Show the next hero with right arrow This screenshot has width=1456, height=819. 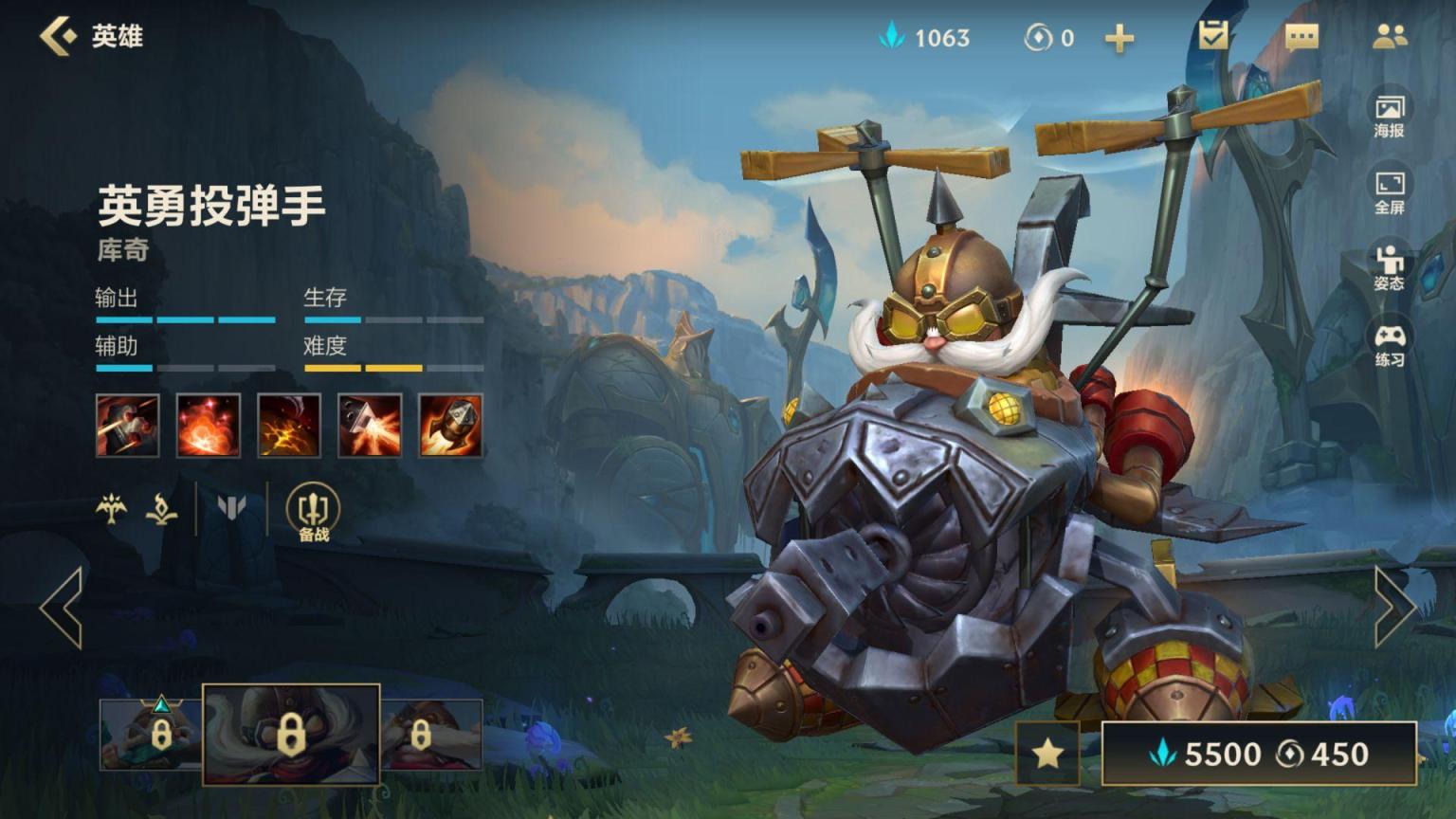(1394, 607)
